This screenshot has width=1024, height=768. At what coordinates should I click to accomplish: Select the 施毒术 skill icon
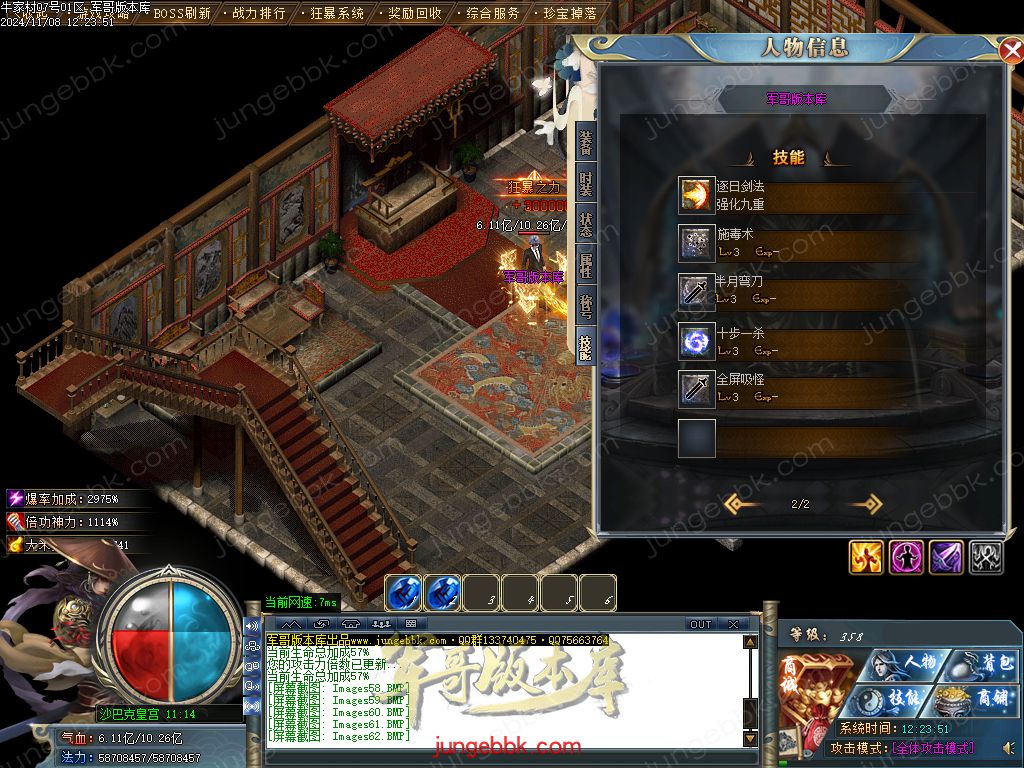click(696, 243)
